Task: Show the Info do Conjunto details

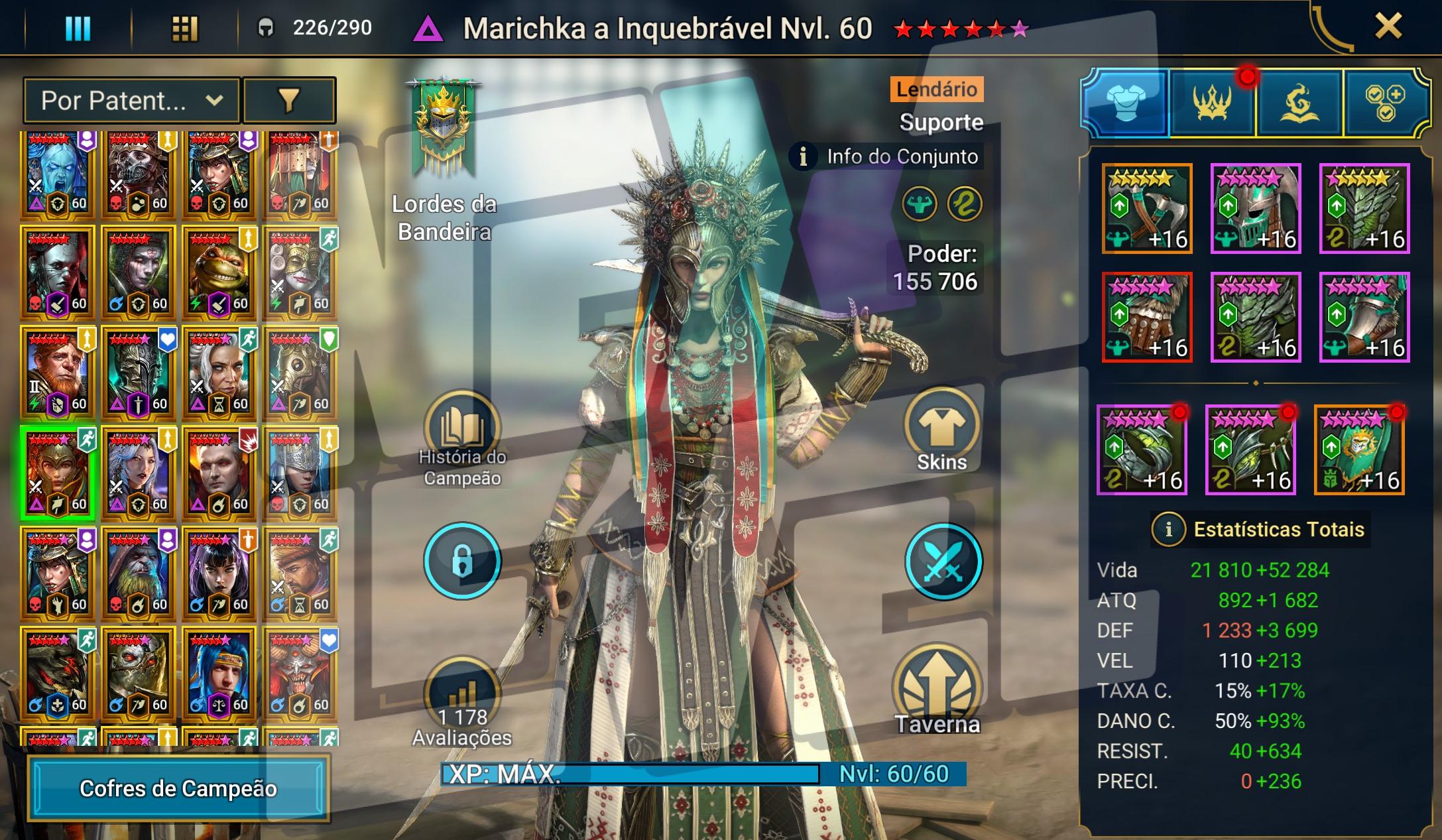Action: pyautogui.click(x=886, y=157)
